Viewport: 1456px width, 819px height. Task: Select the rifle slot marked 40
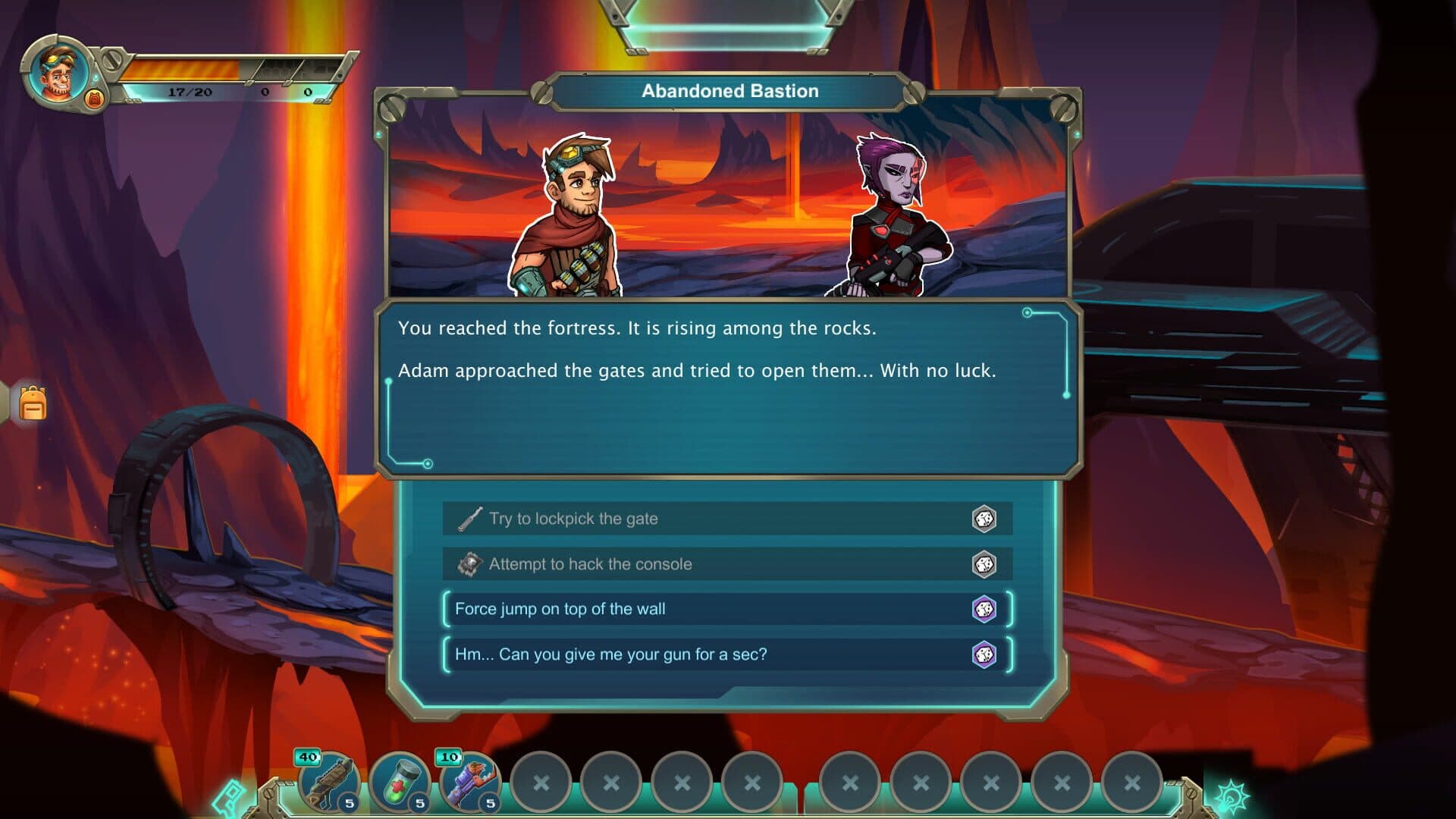[x=329, y=783]
